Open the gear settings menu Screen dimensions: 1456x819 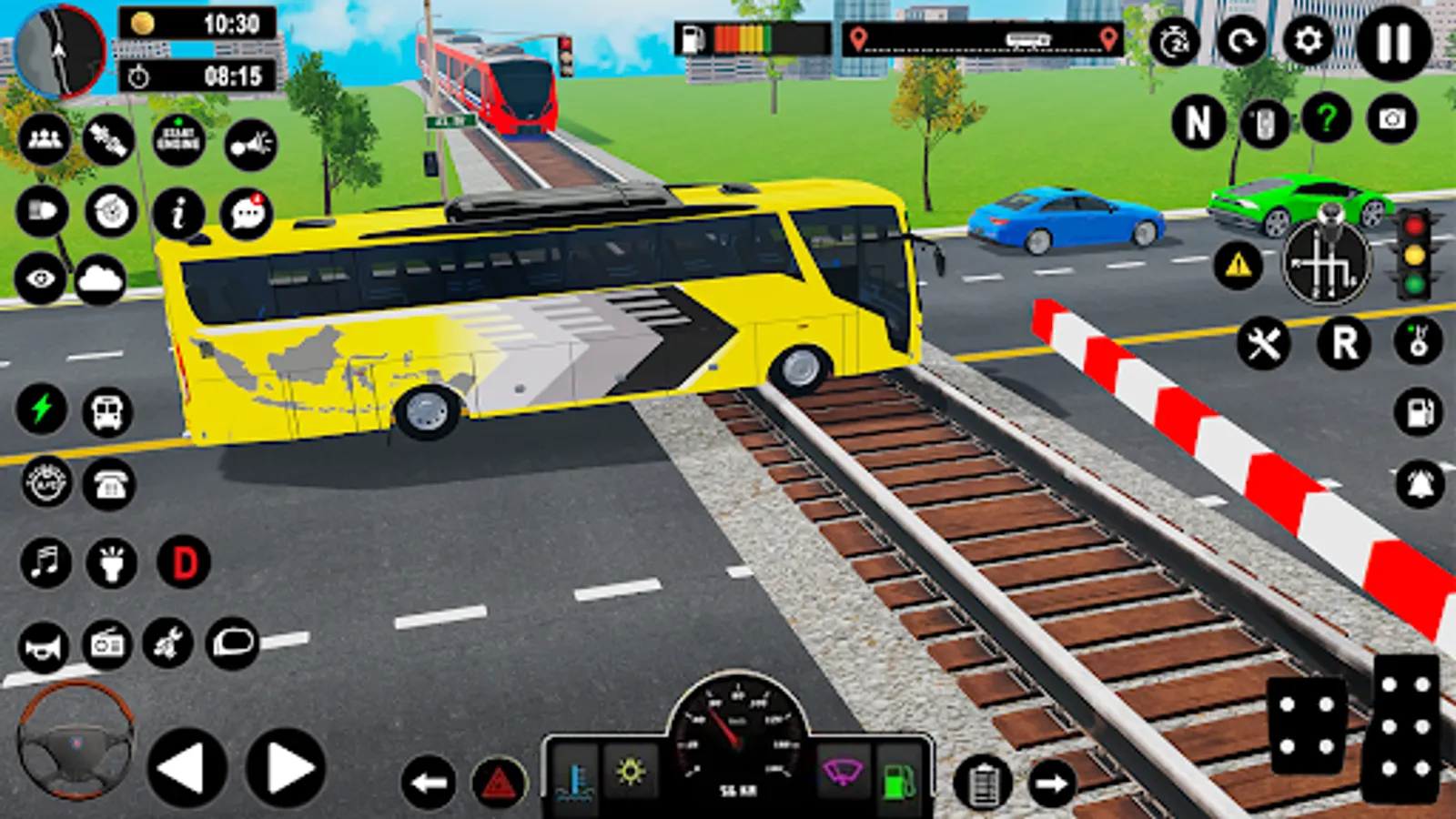click(x=1308, y=41)
